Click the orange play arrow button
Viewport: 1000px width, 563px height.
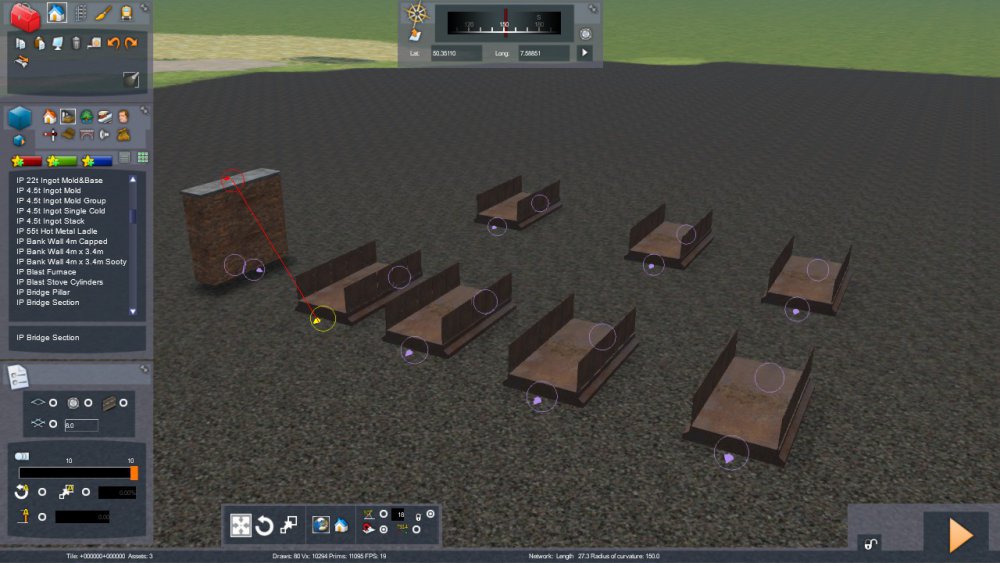coord(960,535)
